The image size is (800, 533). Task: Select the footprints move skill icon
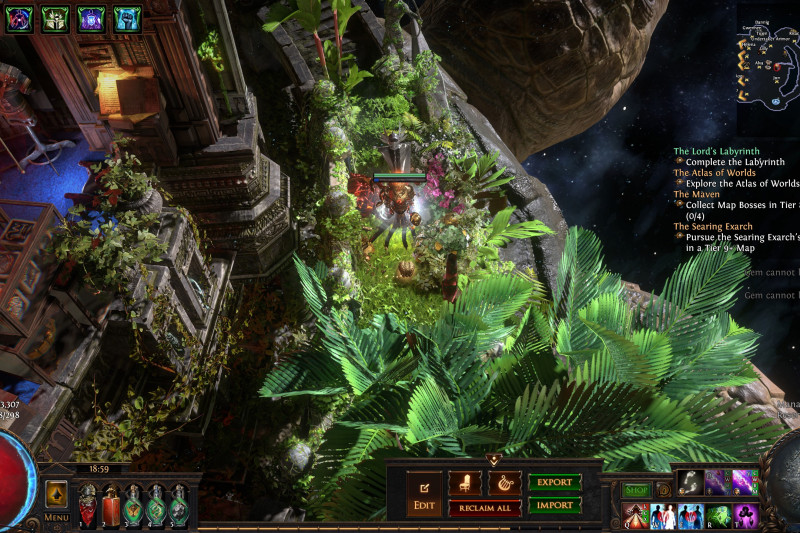689,482
